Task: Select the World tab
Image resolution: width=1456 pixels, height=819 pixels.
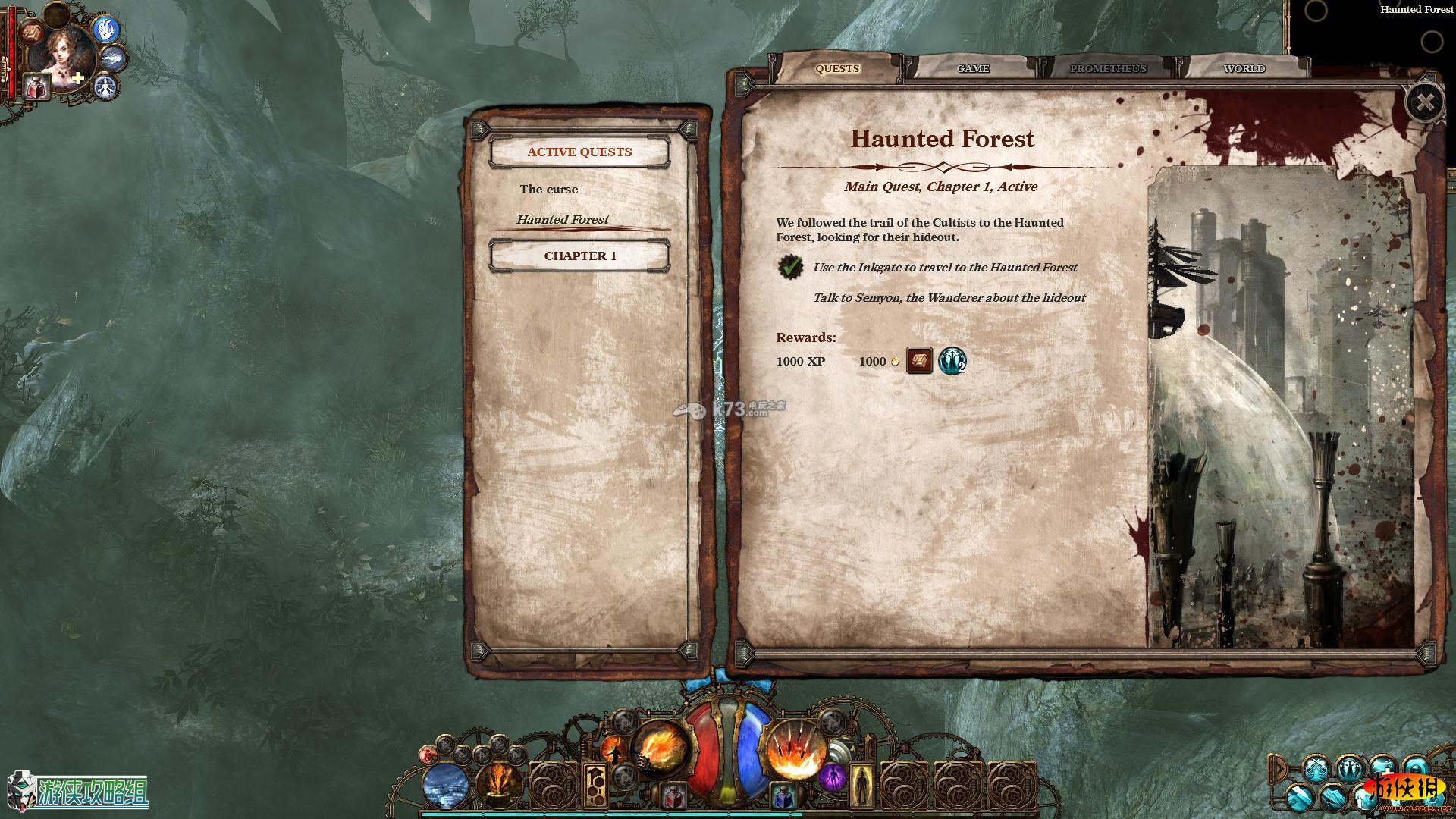Action: click(1244, 69)
